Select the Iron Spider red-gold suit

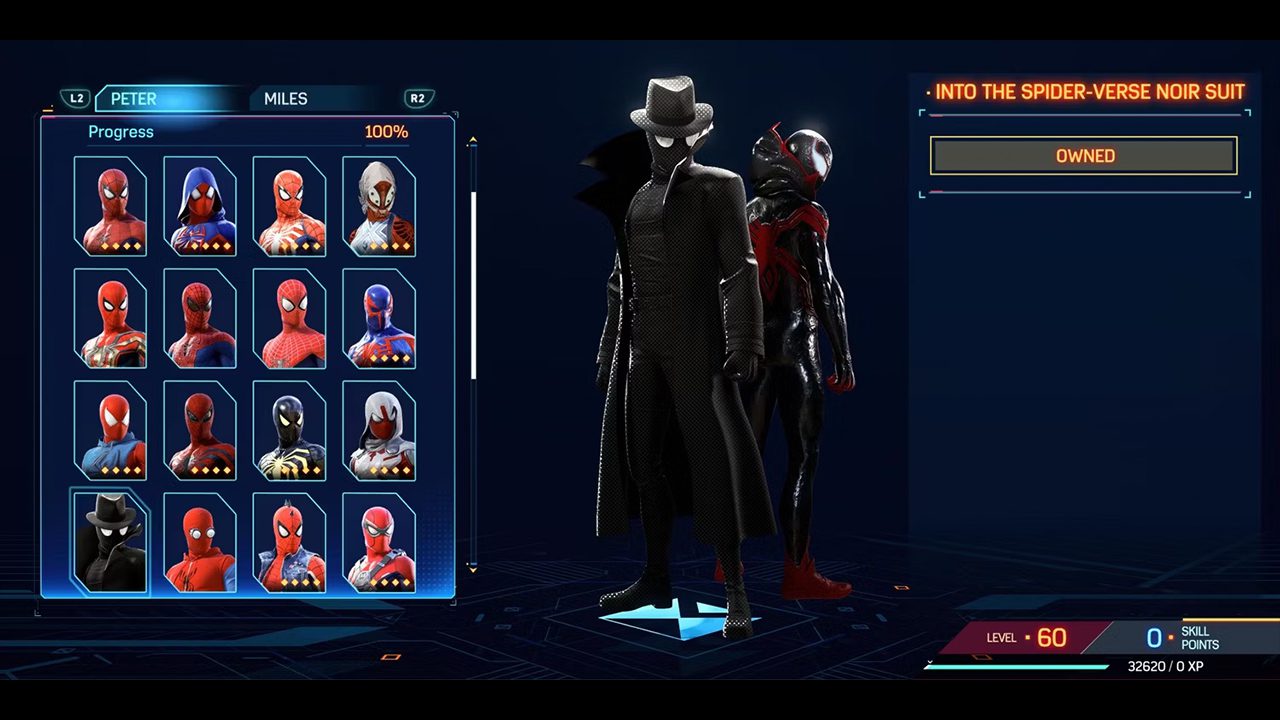pyautogui.click(x=110, y=318)
